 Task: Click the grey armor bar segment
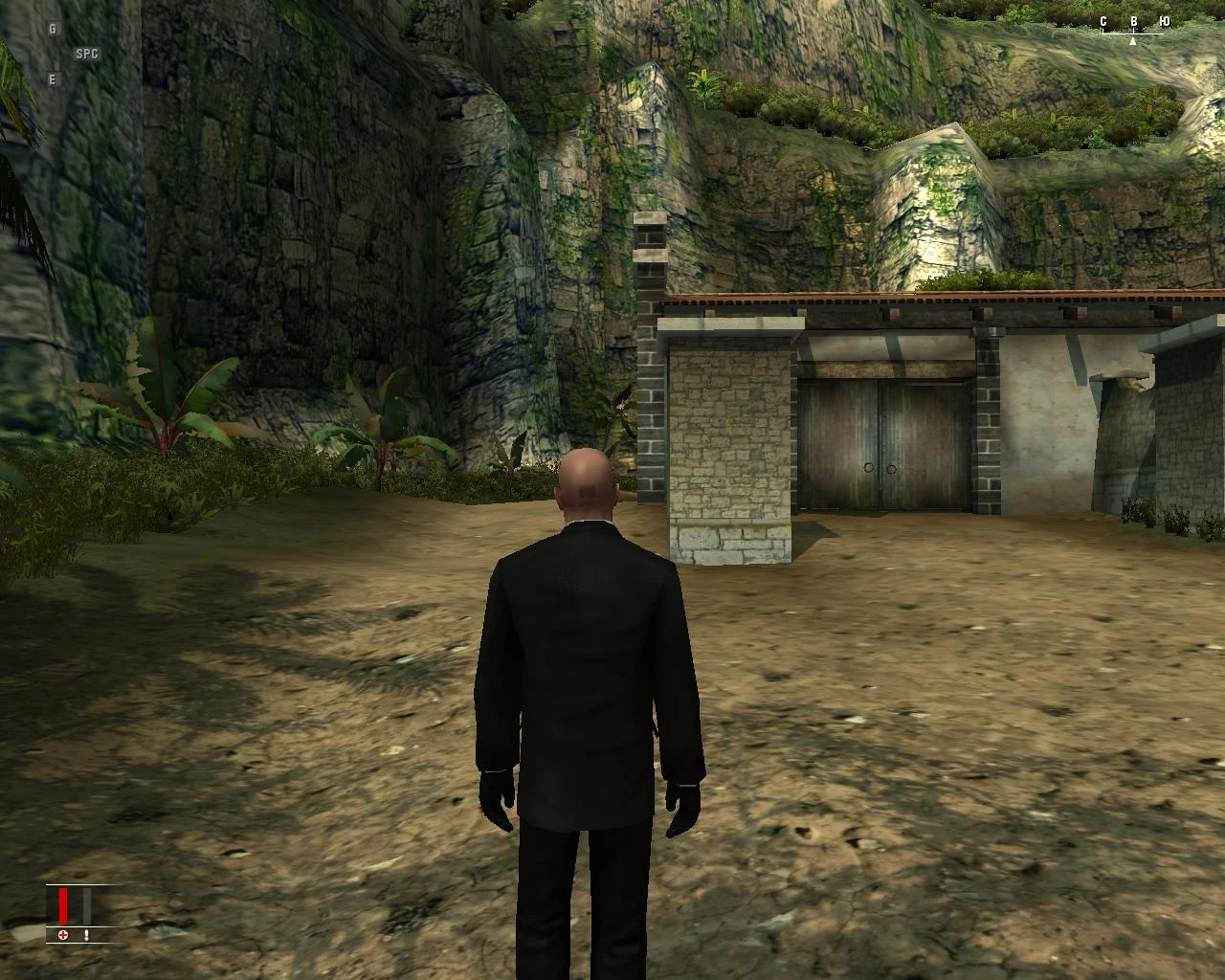coord(87,905)
